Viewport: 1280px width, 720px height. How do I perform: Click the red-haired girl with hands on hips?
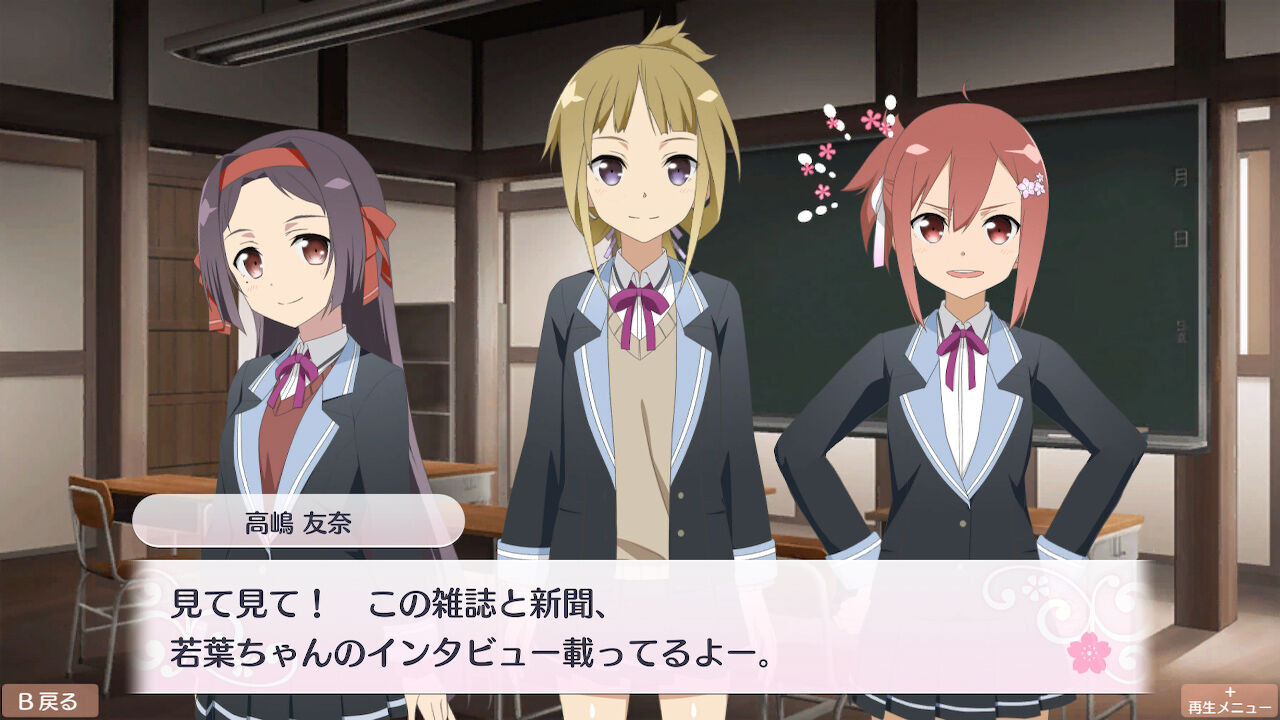pos(960,350)
